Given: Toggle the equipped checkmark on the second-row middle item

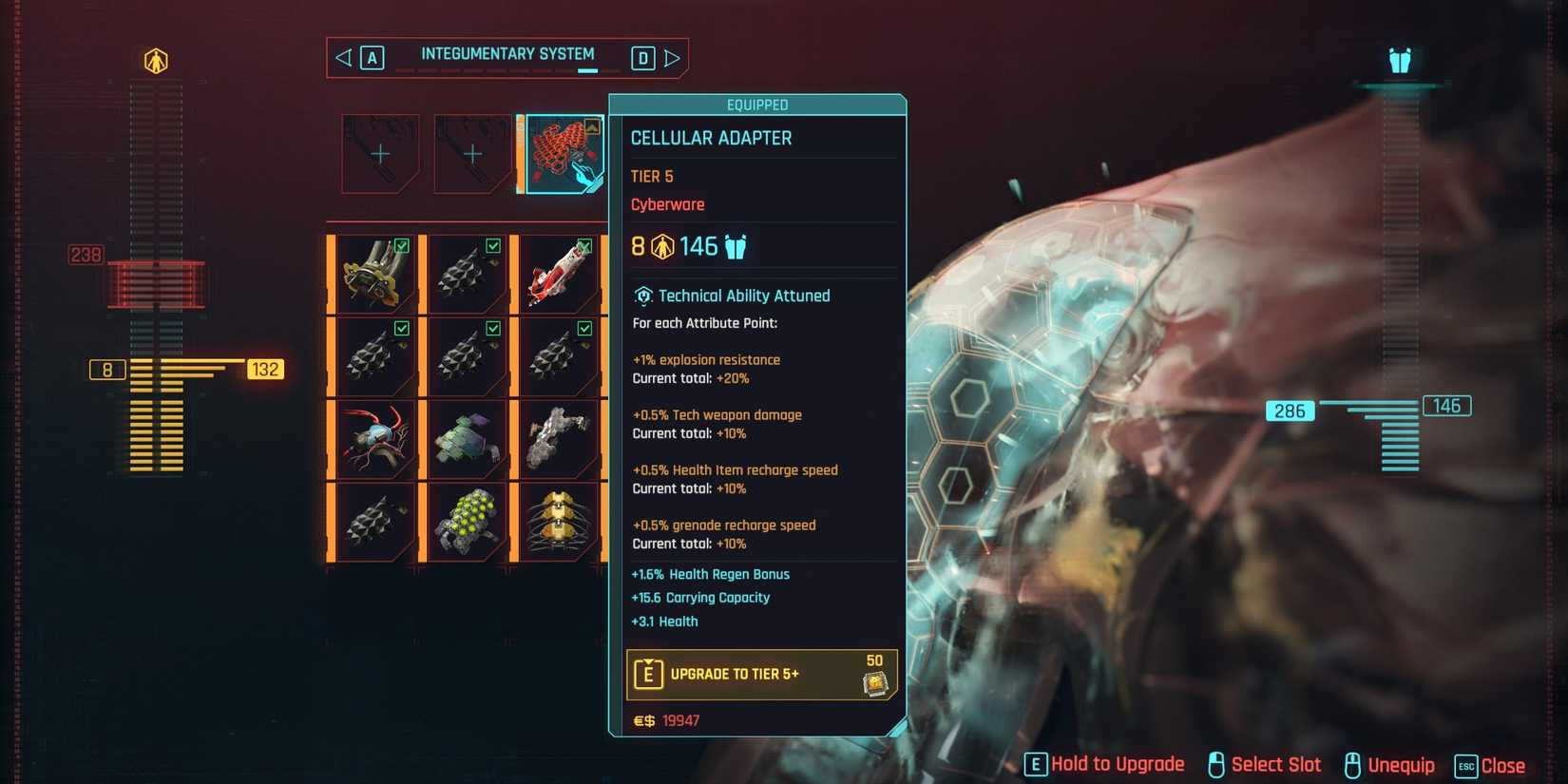Looking at the screenshot, I should click(493, 327).
